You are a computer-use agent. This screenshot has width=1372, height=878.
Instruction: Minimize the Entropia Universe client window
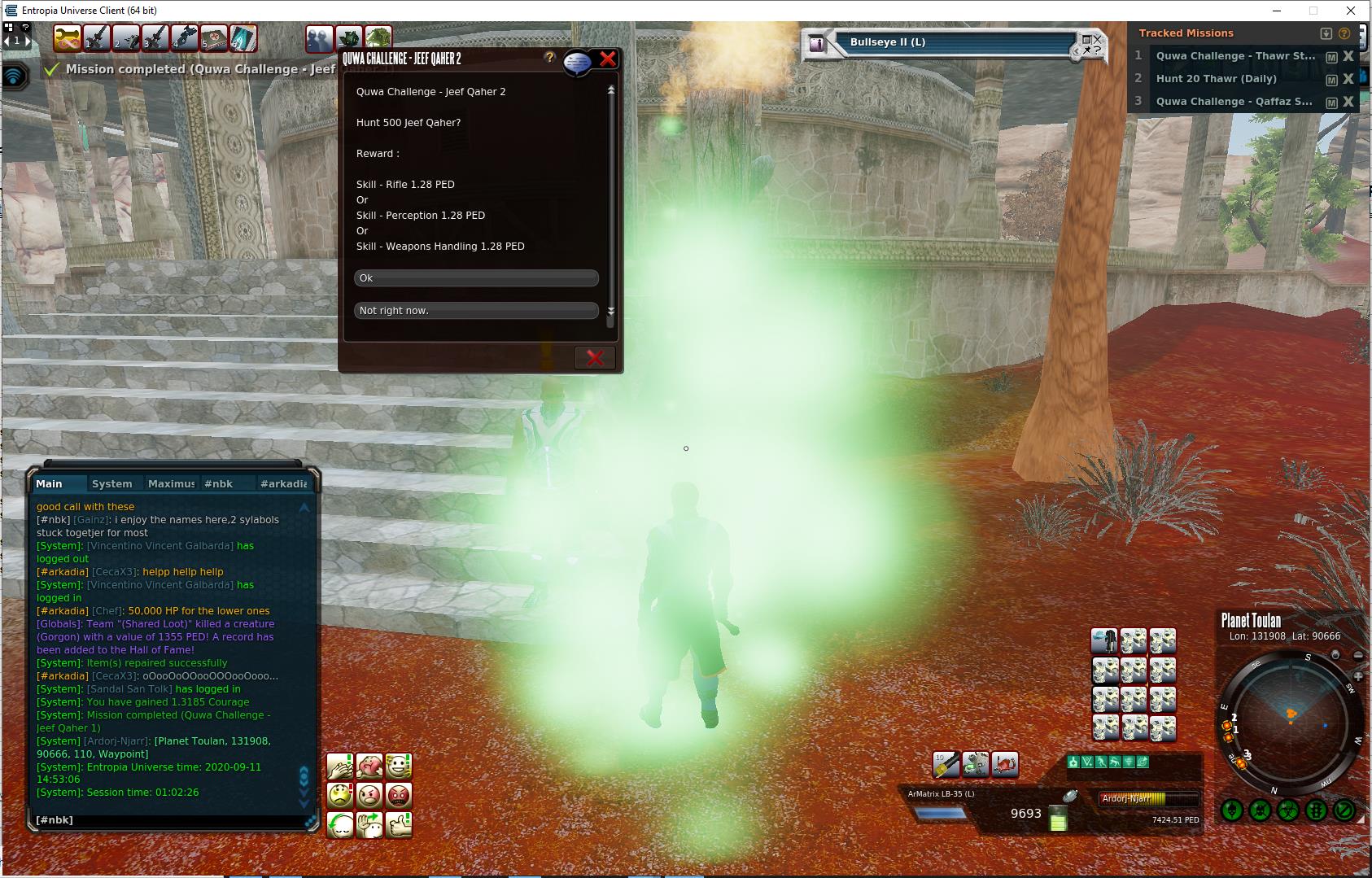1277,11
